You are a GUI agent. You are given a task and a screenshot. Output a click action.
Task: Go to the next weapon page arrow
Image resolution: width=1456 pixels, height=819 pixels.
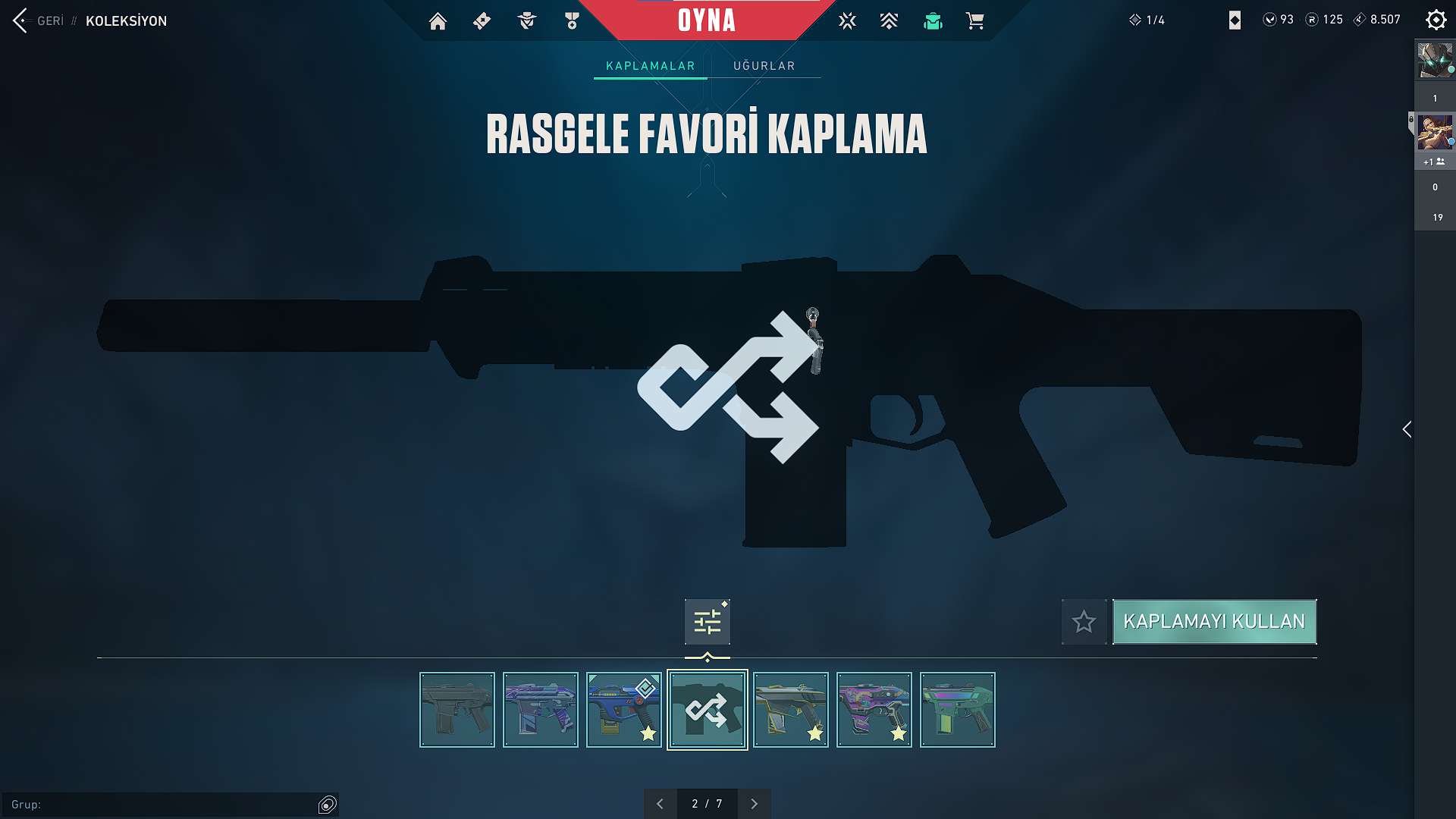pos(754,804)
